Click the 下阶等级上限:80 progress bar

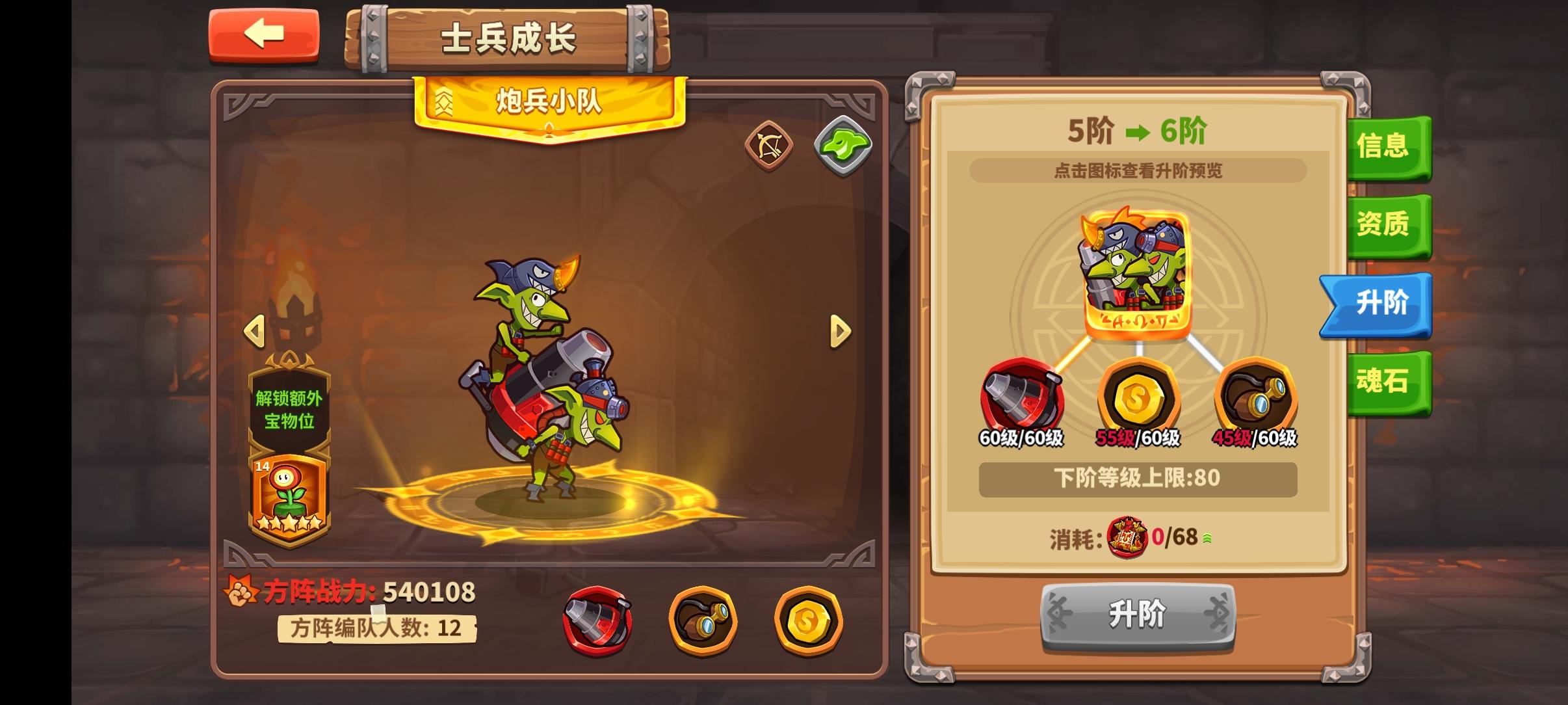[x=1139, y=480]
